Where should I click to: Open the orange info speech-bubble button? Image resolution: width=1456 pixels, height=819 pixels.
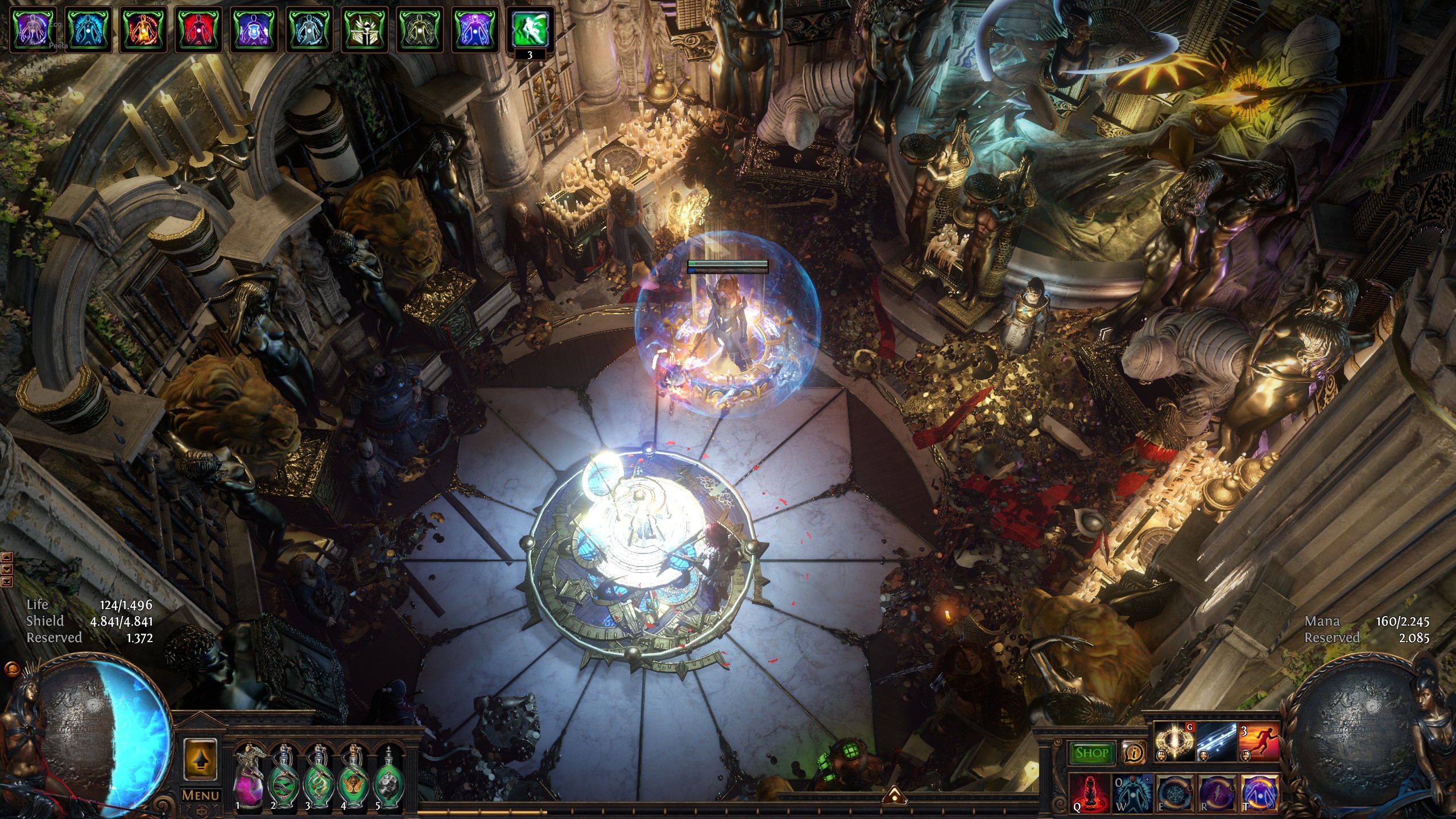tap(1134, 753)
